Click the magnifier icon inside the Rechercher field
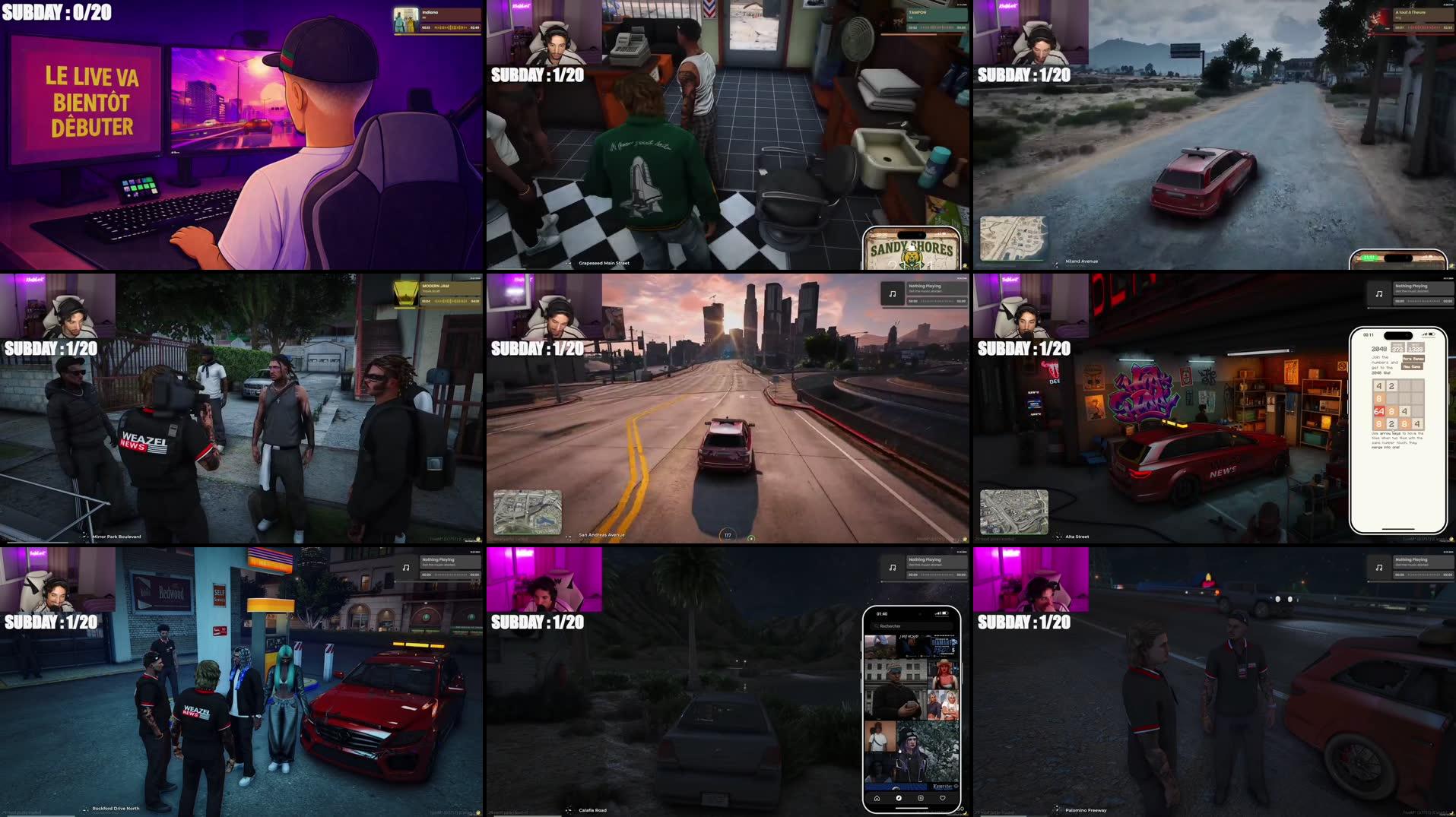The width and height of the screenshot is (1456, 817). (875, 625)
